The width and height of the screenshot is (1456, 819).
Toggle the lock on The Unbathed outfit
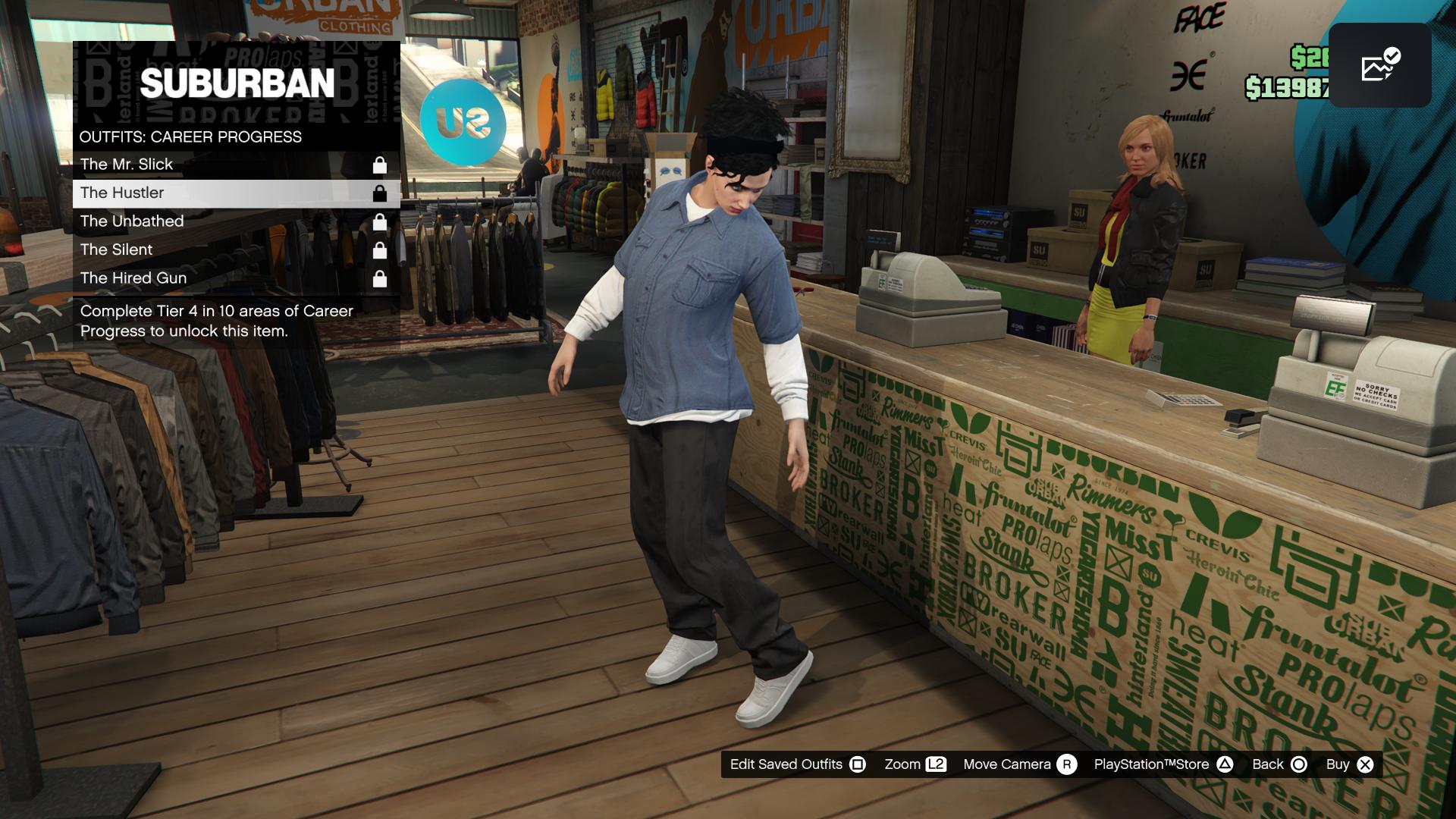(x=381, y=221)
